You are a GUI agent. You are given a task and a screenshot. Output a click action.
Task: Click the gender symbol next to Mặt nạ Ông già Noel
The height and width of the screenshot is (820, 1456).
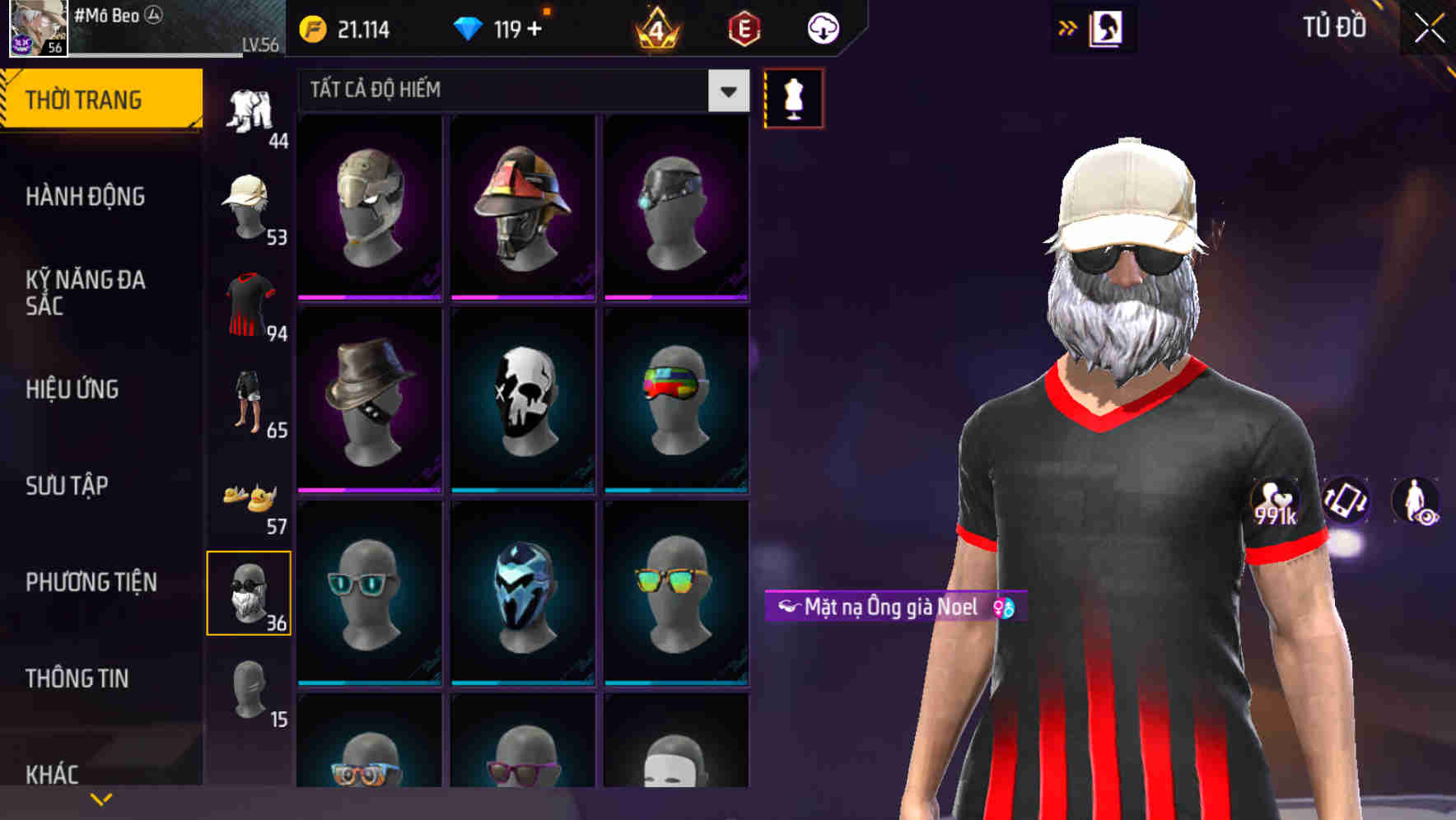tap(1003, 608)
